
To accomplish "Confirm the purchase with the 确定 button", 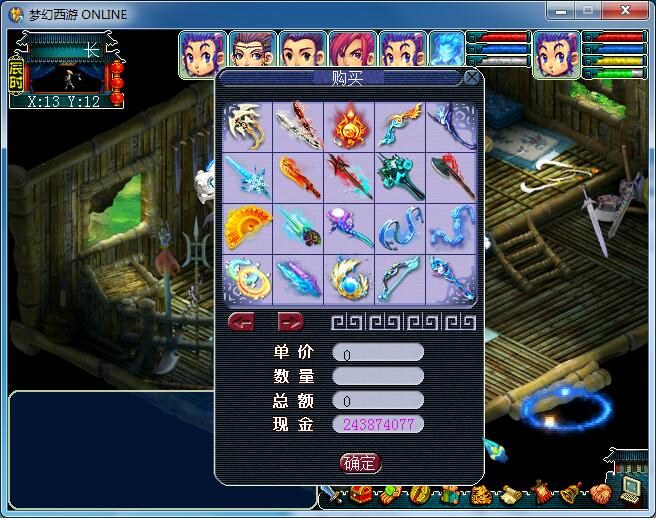I will pyautogui.click(x=360, y=462).
